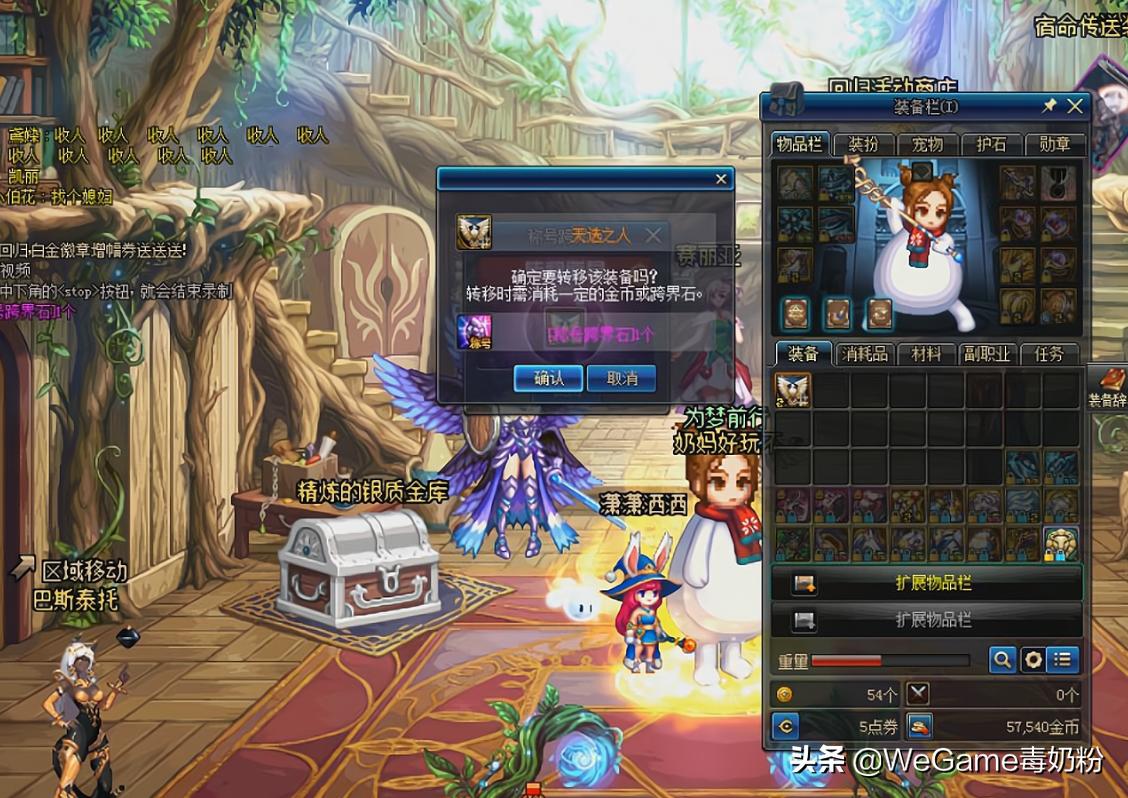Click the highlighted 扩展物品栏 expand button
1128x798 pixels.
coord(927,583)
